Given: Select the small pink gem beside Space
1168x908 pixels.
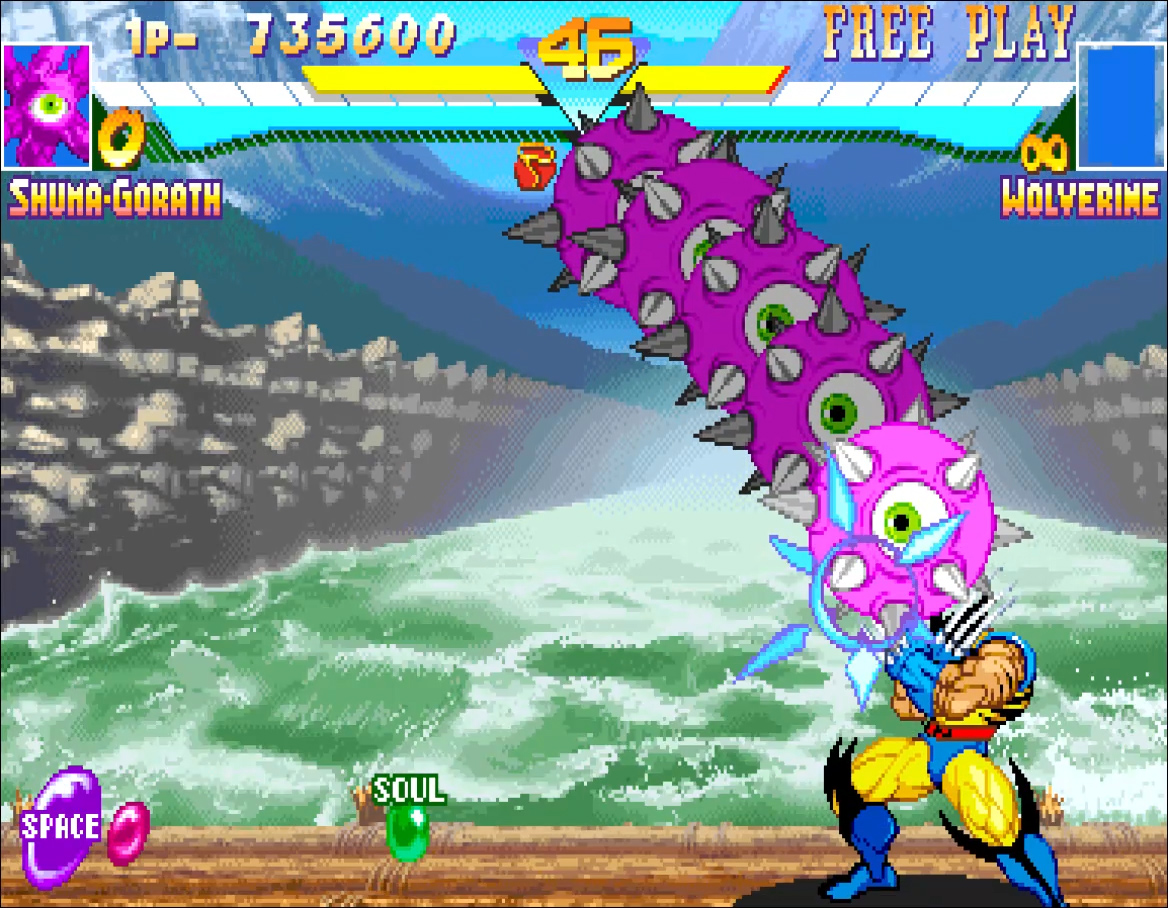Looking at the screenshot, I should coord(128,833).
